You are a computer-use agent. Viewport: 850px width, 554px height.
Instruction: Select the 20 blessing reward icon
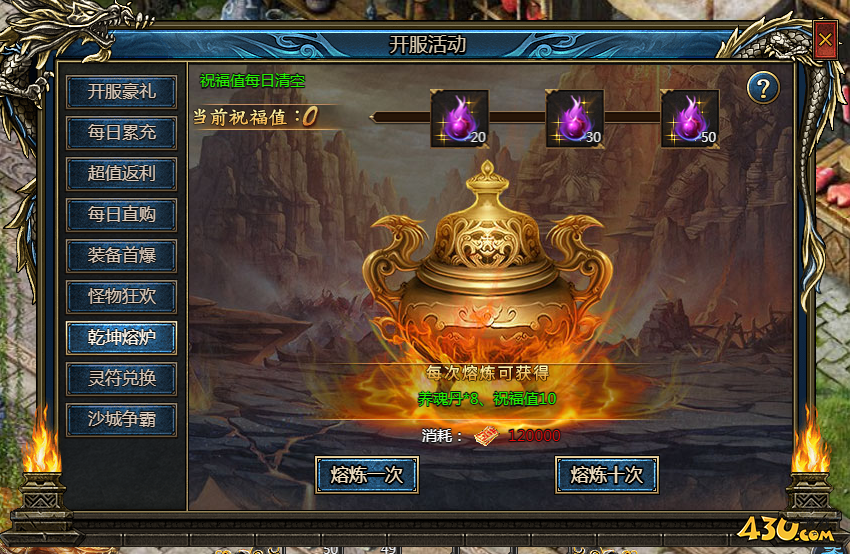[x=459, y=118]
